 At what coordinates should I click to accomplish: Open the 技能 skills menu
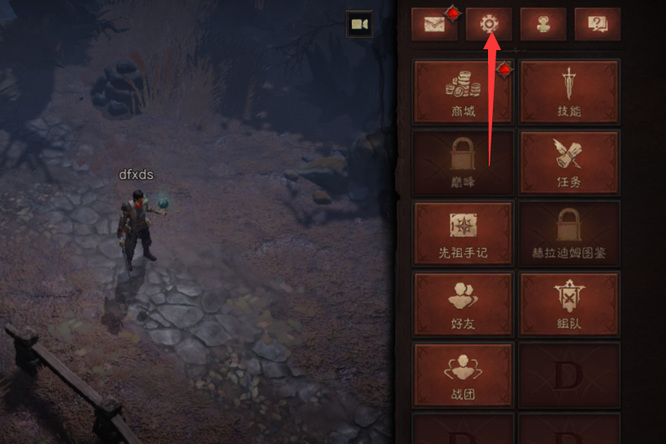pos(570,91)
